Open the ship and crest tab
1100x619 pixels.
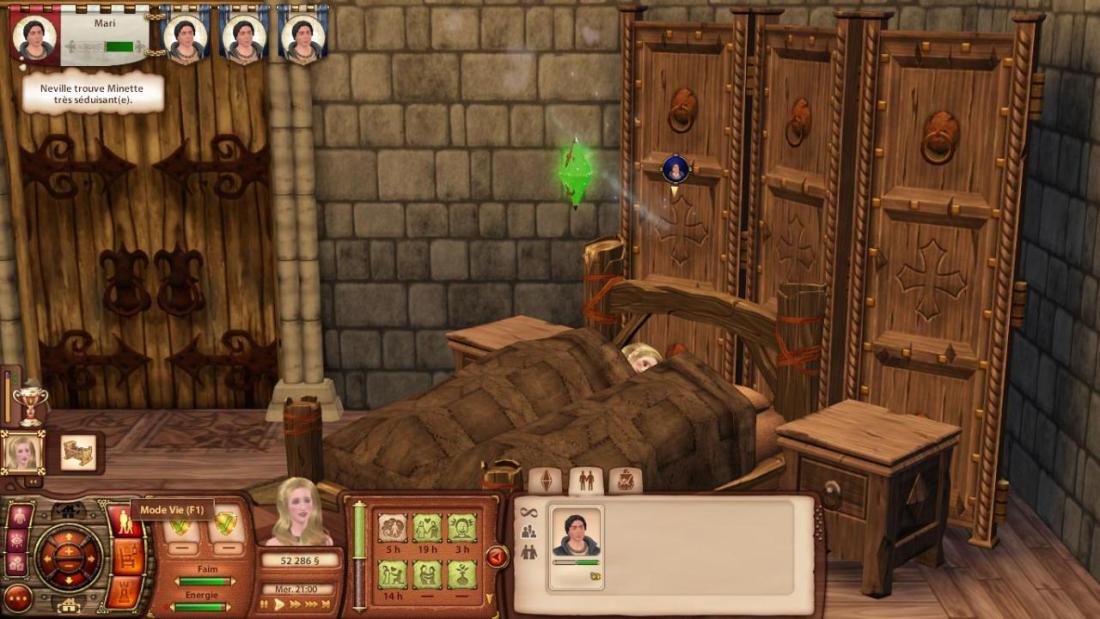(x=625, y=481)
